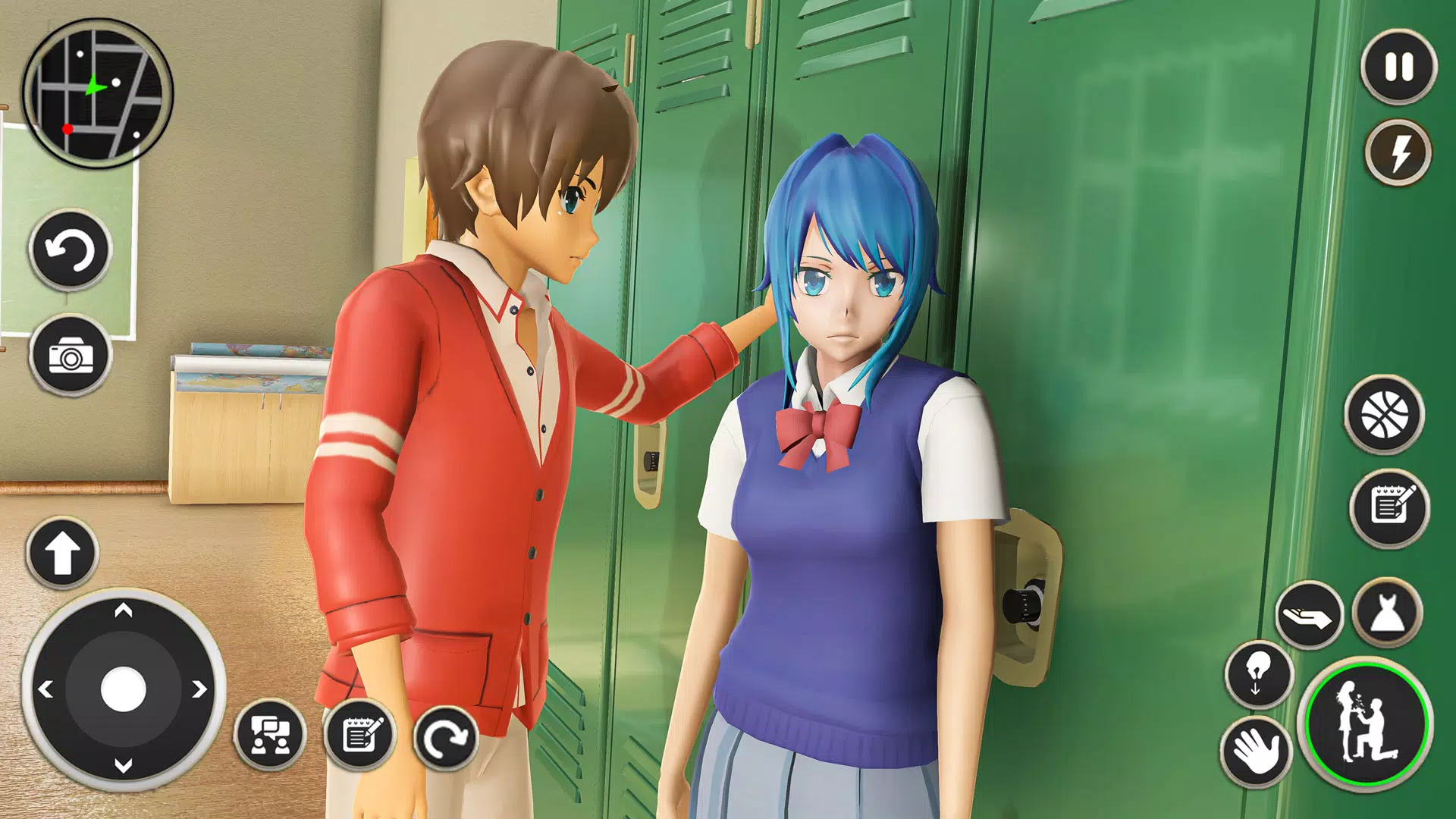Open the chat people icon

[x=270, y=735]
